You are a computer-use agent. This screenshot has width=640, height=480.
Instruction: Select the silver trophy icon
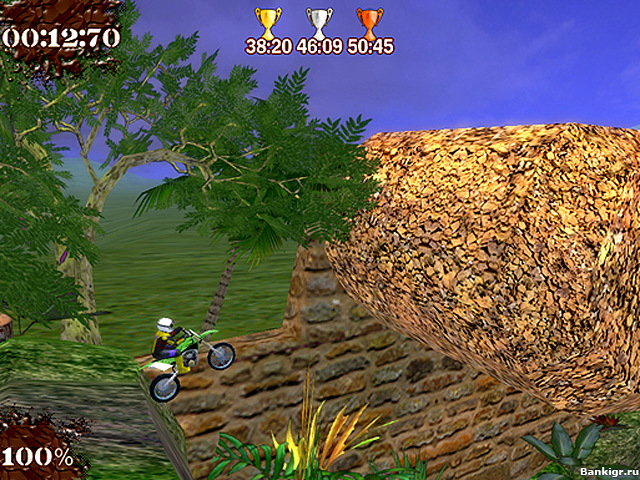[x=319, y=22]
